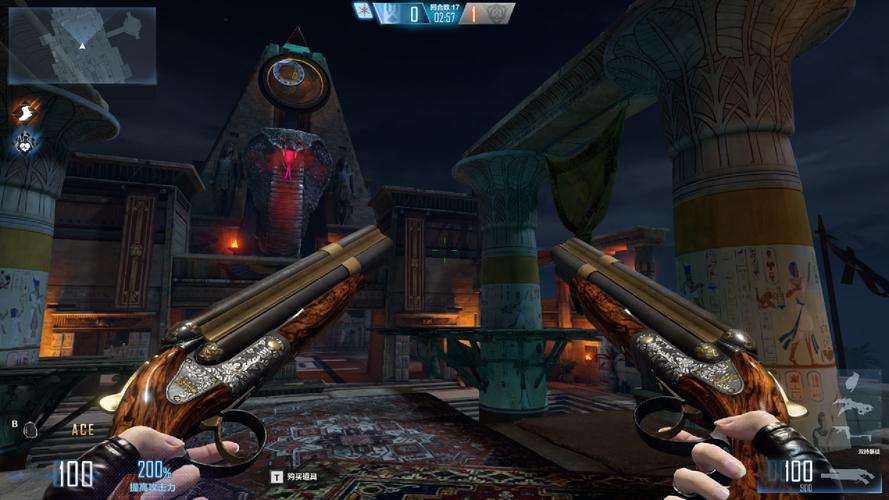Click the orange team emblem on the scoreboard
Image resolution: width=889 pixels, height=500 pixels.
point(497,13)
